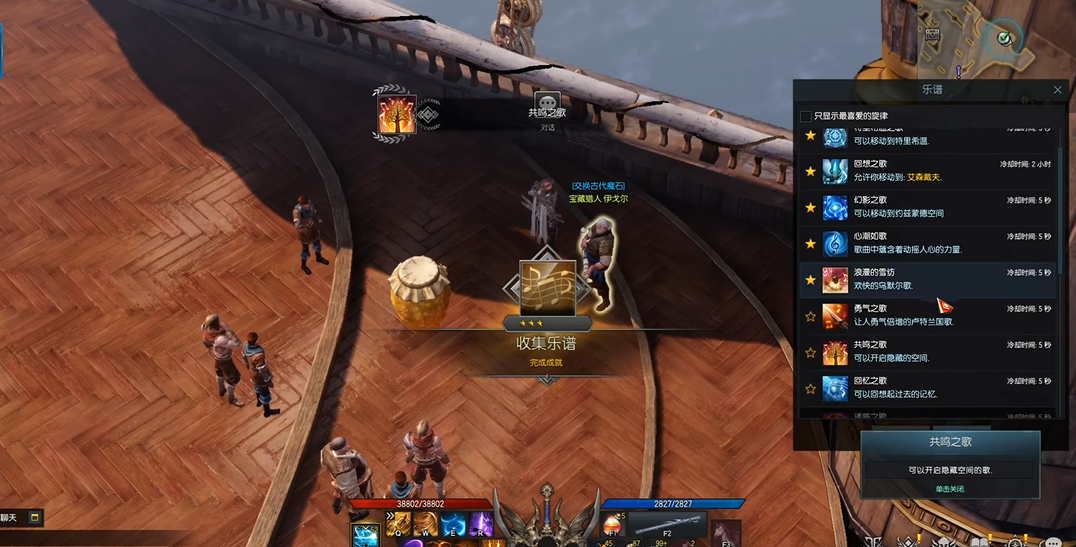Image resolution: width=1076 pixels, height=547 pixels.
Task: Select the 回想之歌 song row
Action: pos(930,171)
